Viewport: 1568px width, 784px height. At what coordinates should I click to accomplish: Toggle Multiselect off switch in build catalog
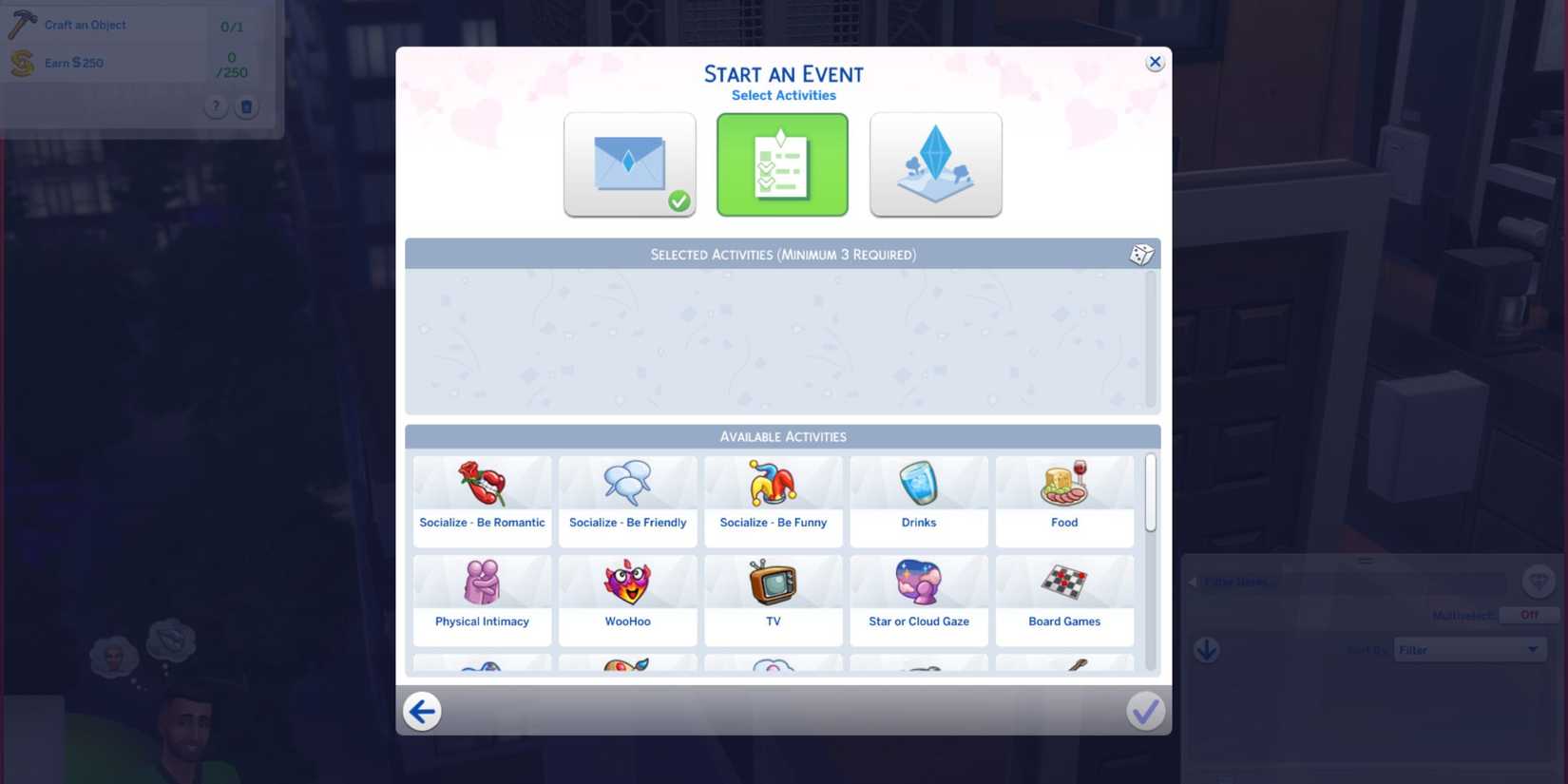(x=1527, y=615)
